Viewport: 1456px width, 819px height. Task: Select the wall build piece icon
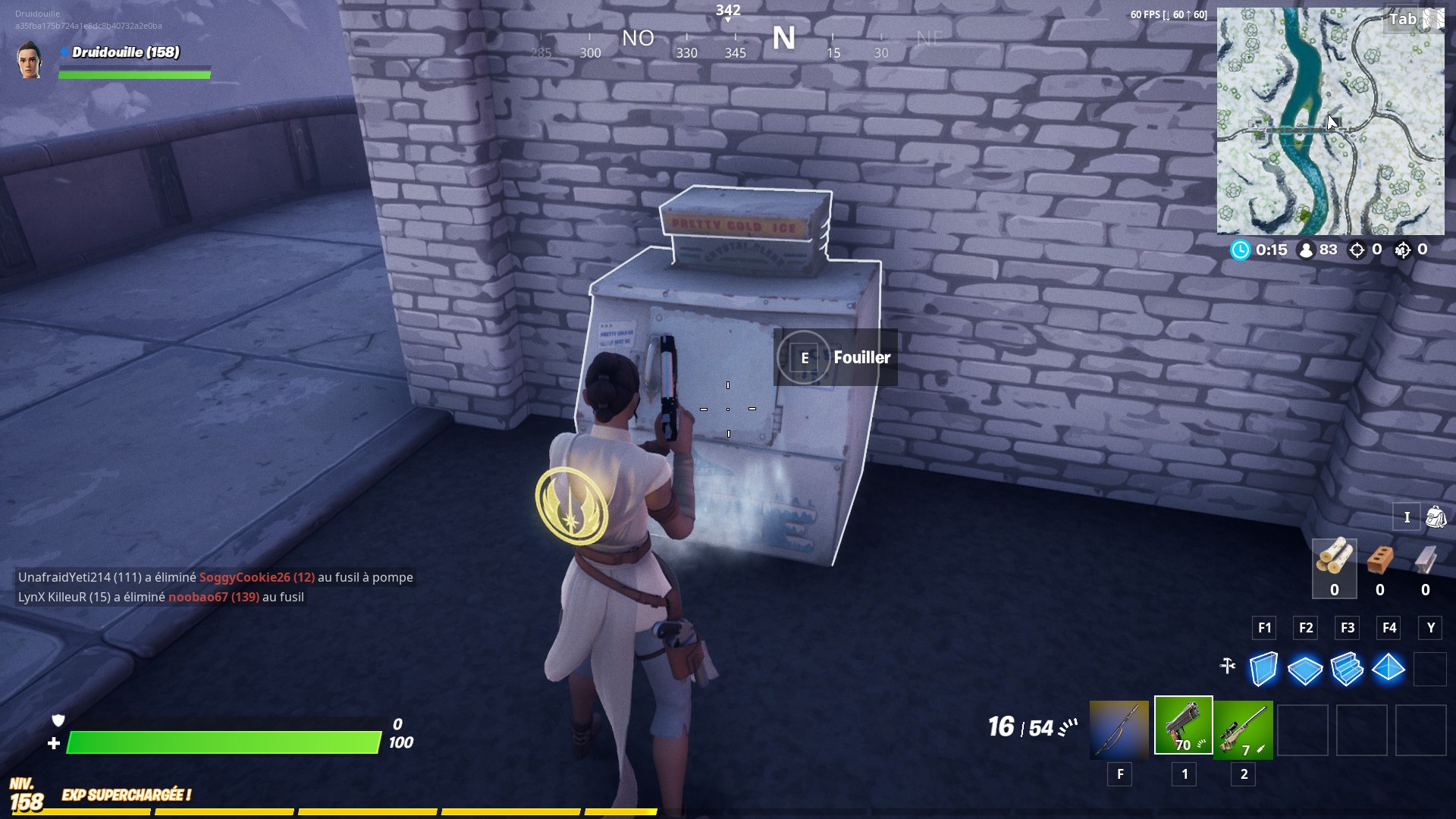coord(1264,670)
